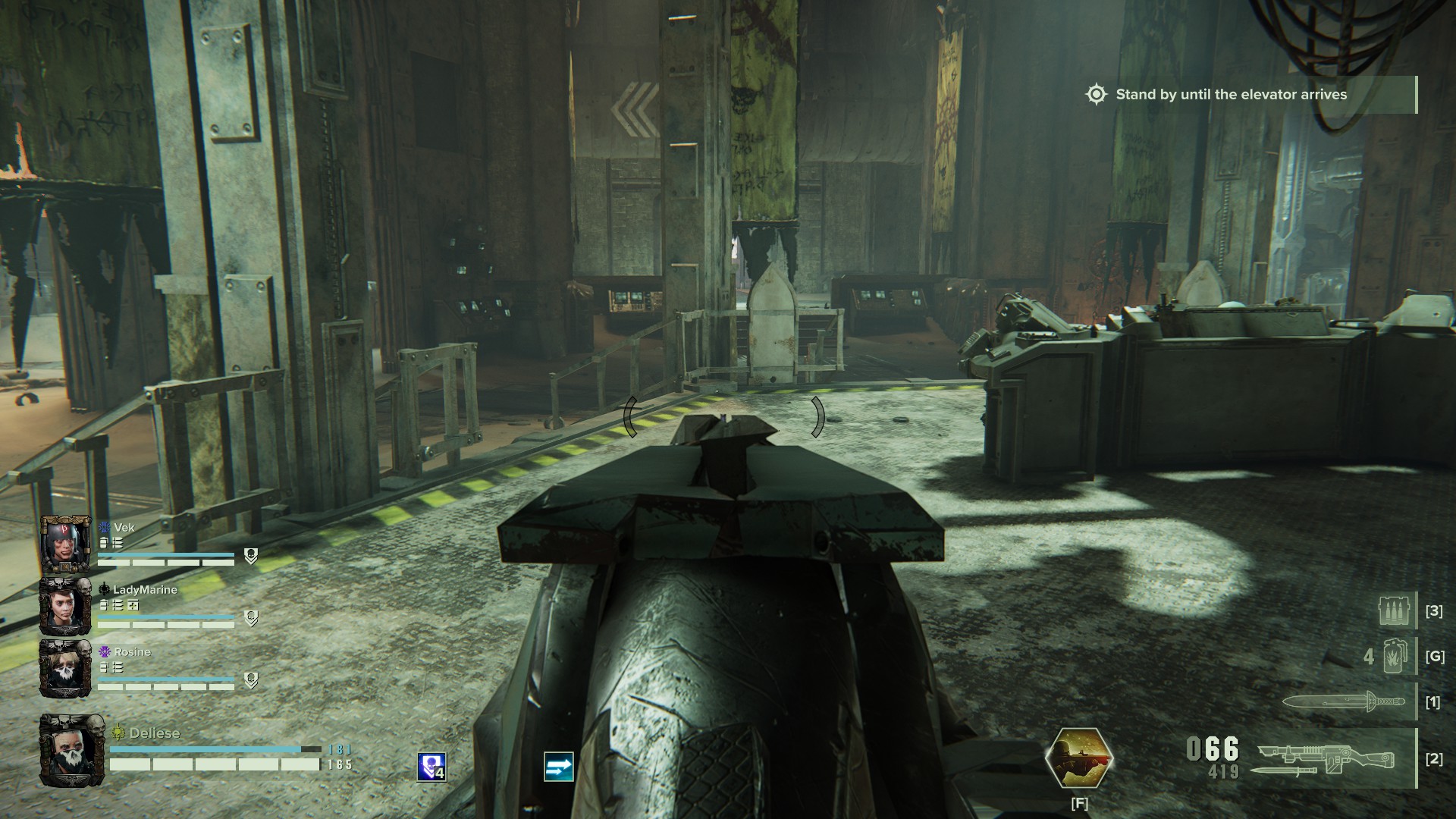Select the grenade slot
Screen dimensions: 1456x819
[1394, 655]
